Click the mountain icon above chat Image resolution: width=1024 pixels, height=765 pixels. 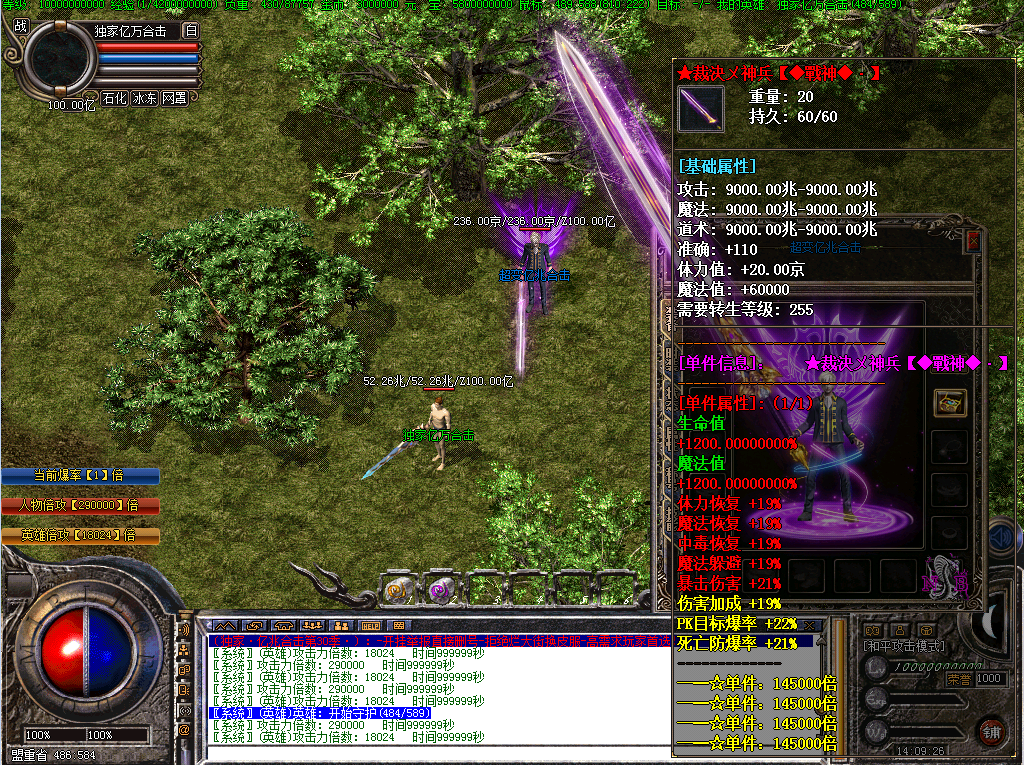226,626
